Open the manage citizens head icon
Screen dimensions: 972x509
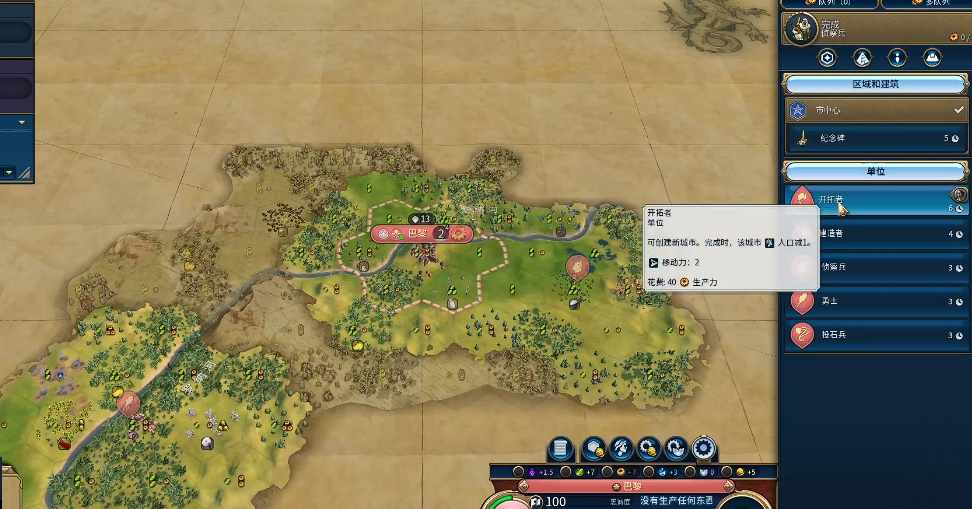621,448
